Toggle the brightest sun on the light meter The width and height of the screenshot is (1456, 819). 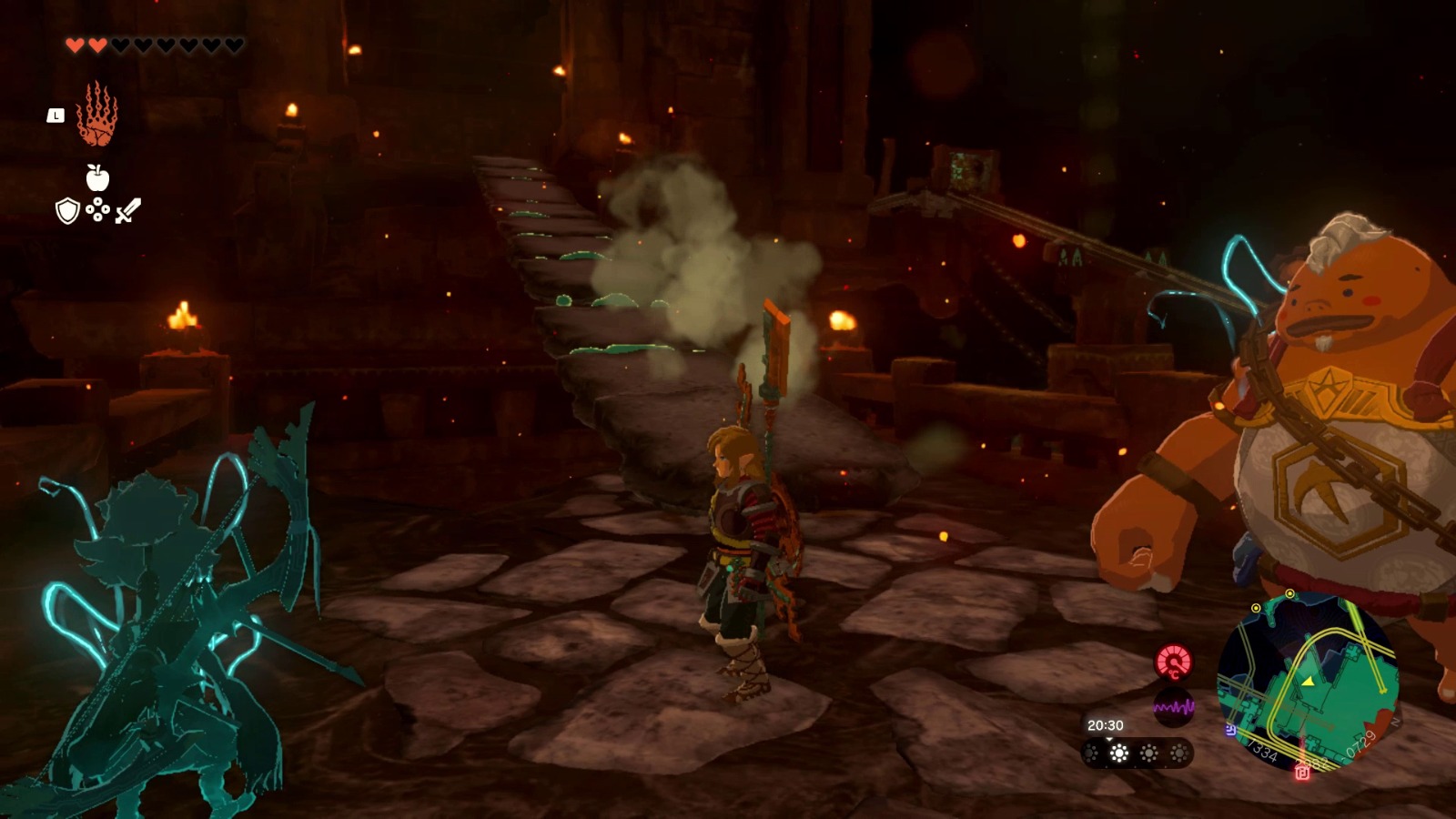[1118, 753]
